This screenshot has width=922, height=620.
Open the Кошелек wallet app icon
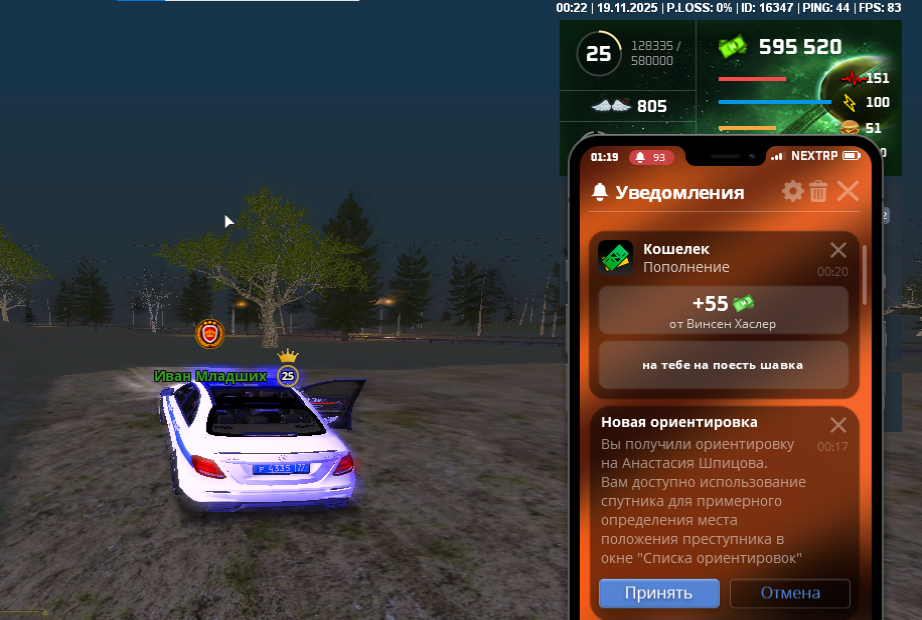click(x=615, y=258)
